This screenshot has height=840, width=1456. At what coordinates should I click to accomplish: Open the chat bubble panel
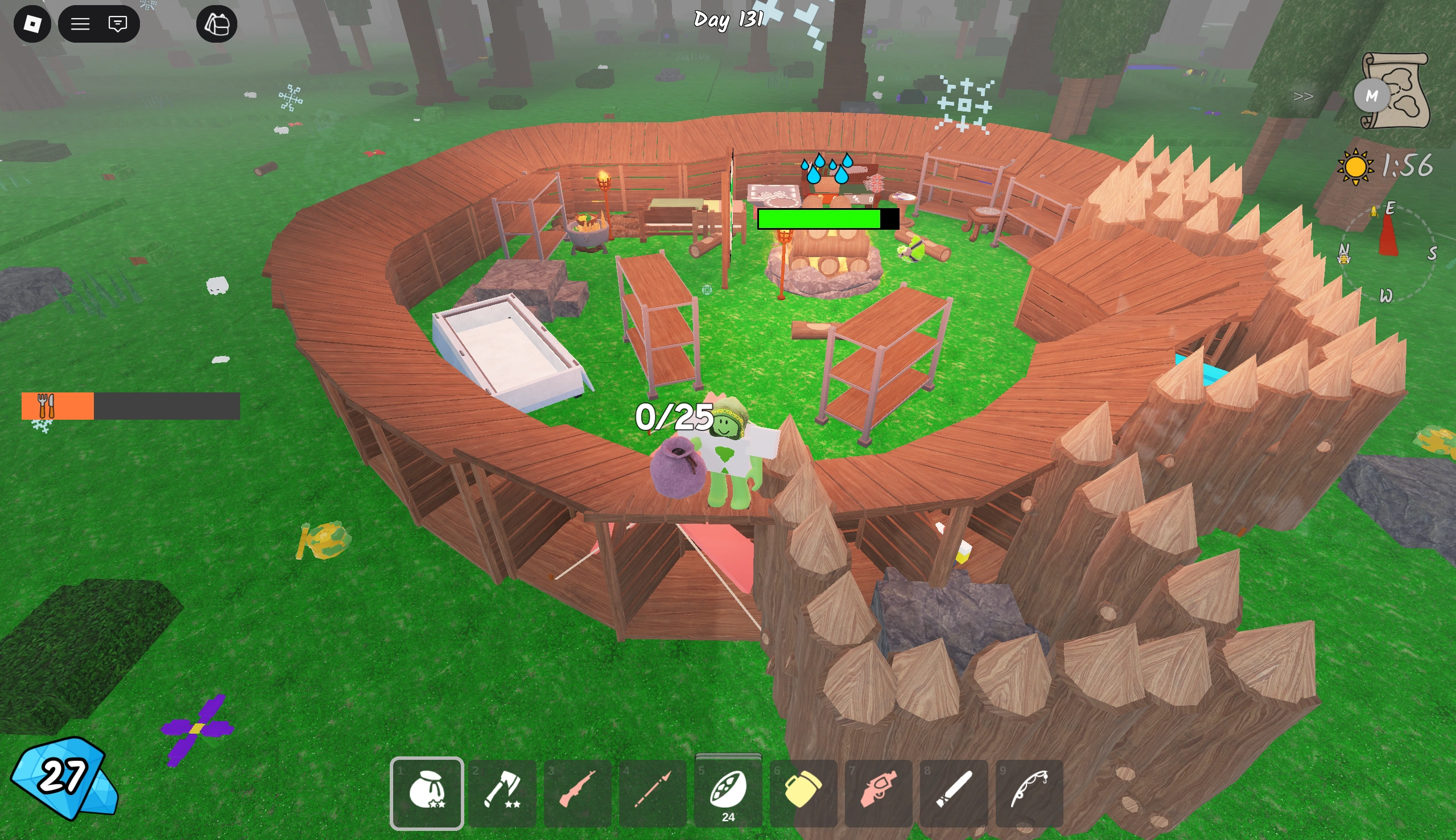(x=118, y=24)
